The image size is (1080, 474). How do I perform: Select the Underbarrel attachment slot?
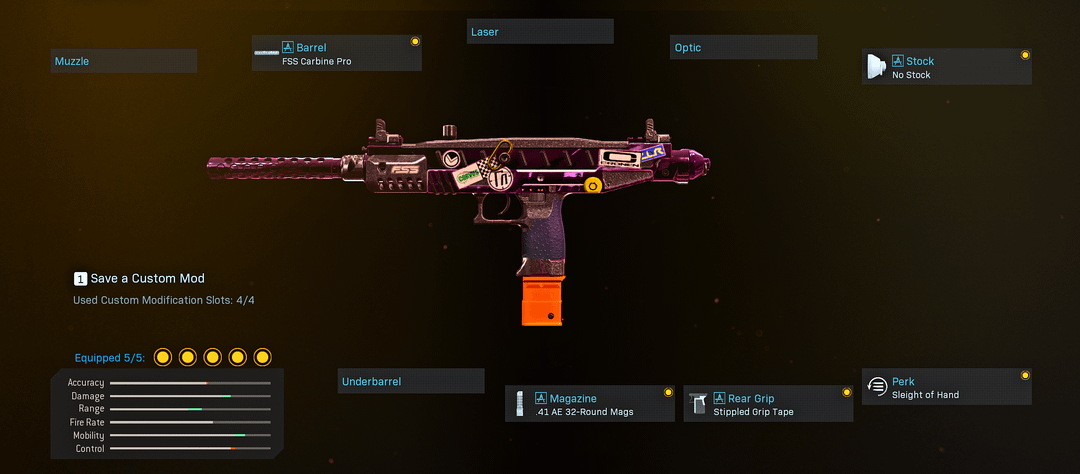(411, 381)
